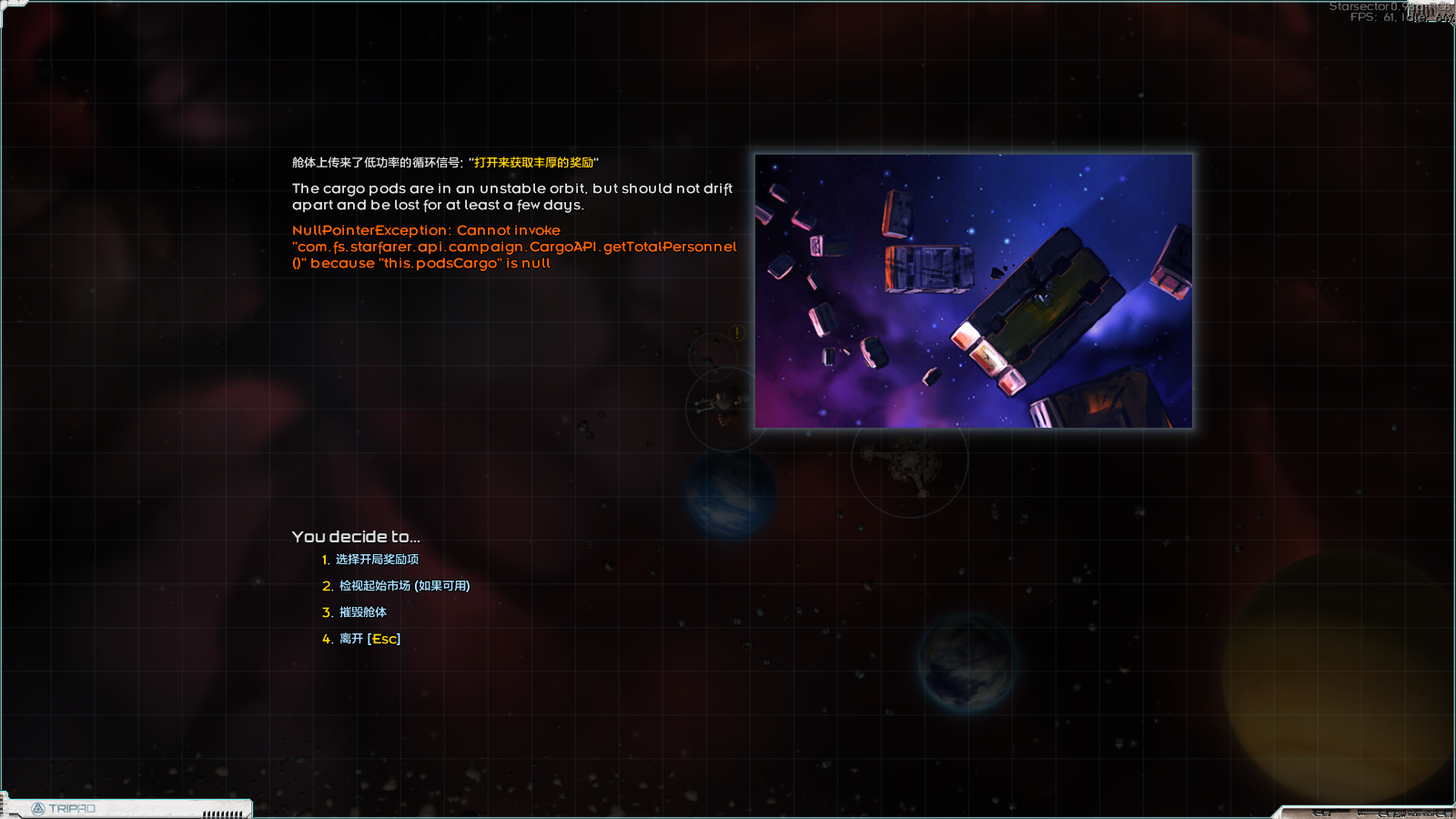Image resolution: width=1456 pixels, height=819 pixels.
Task: Select option 2, 检视起始市场 (如果可用)
Action: point(403,586)
